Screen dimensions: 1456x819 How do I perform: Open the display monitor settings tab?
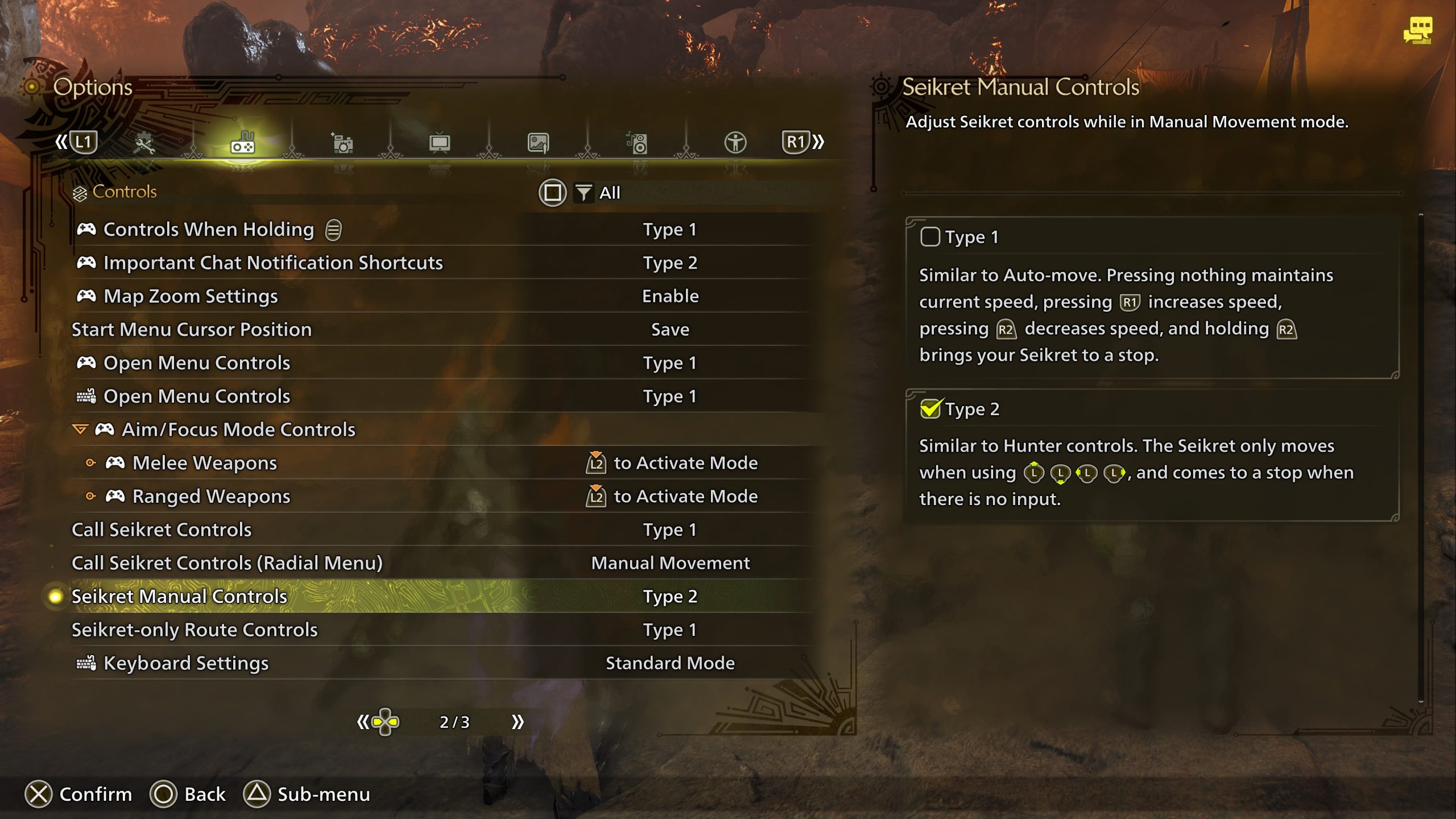[440, 143]
